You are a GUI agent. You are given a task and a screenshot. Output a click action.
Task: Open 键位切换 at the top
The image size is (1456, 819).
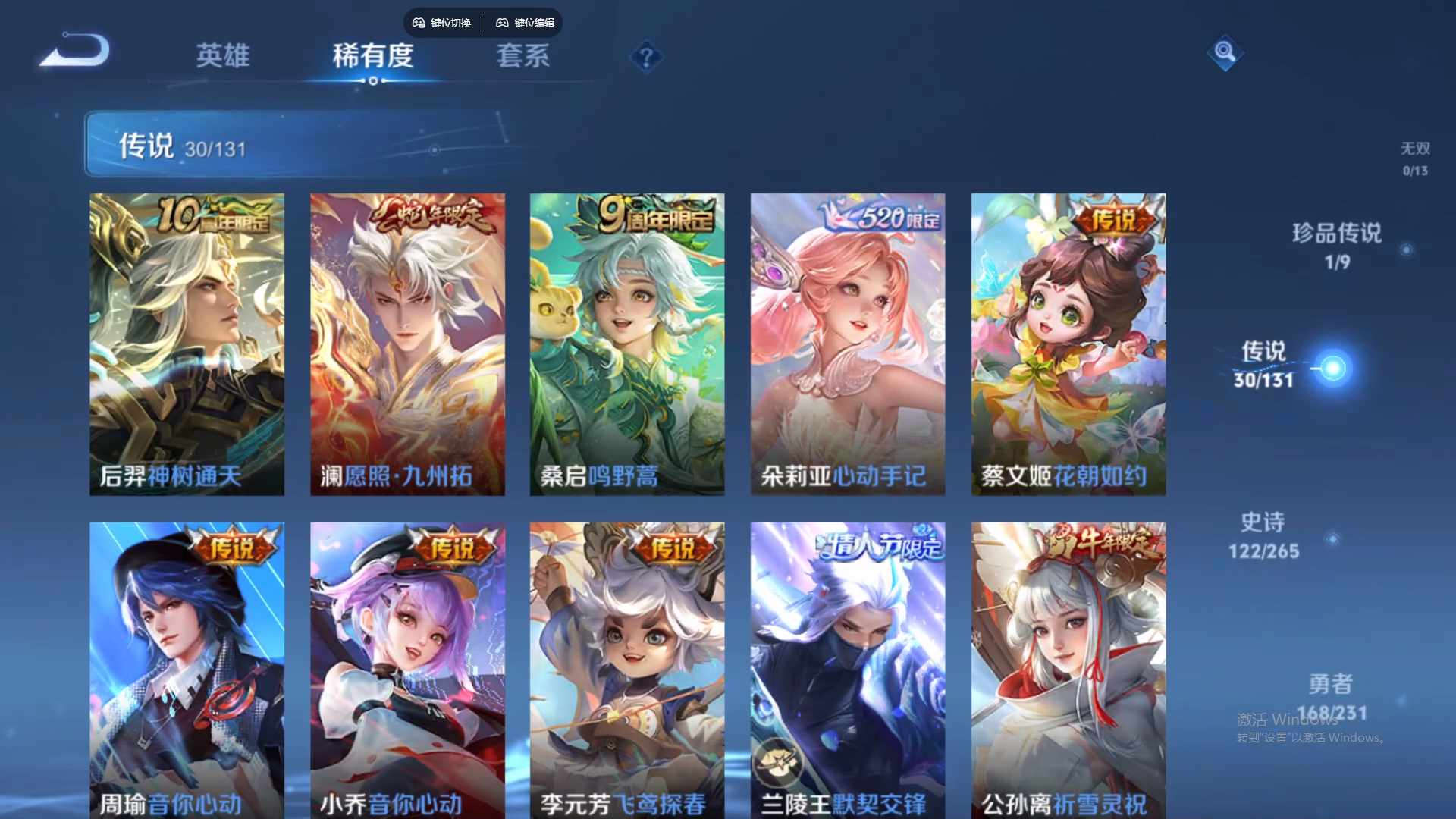(x=450, y=23)
